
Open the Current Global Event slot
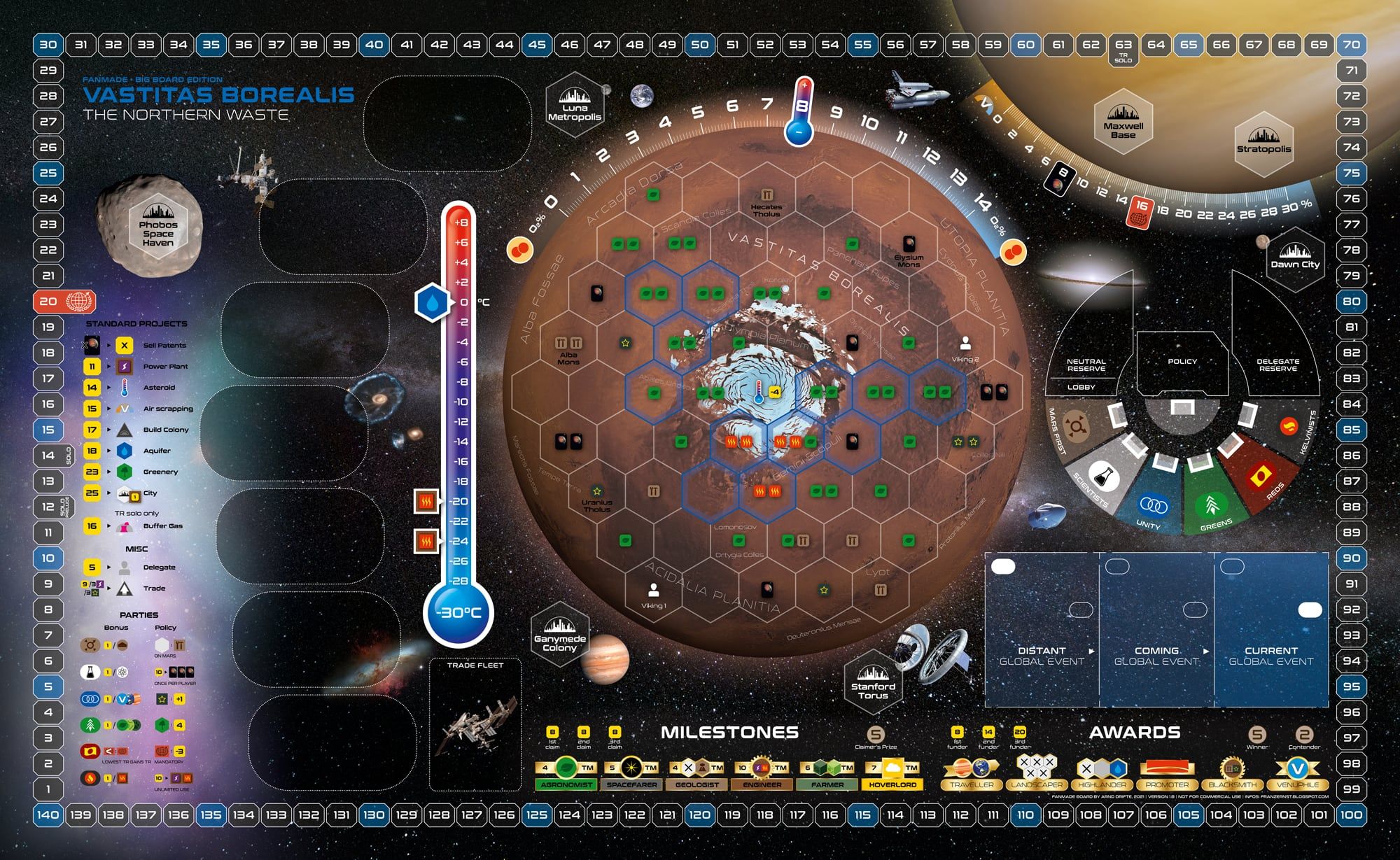click(x=1270, y=630)
